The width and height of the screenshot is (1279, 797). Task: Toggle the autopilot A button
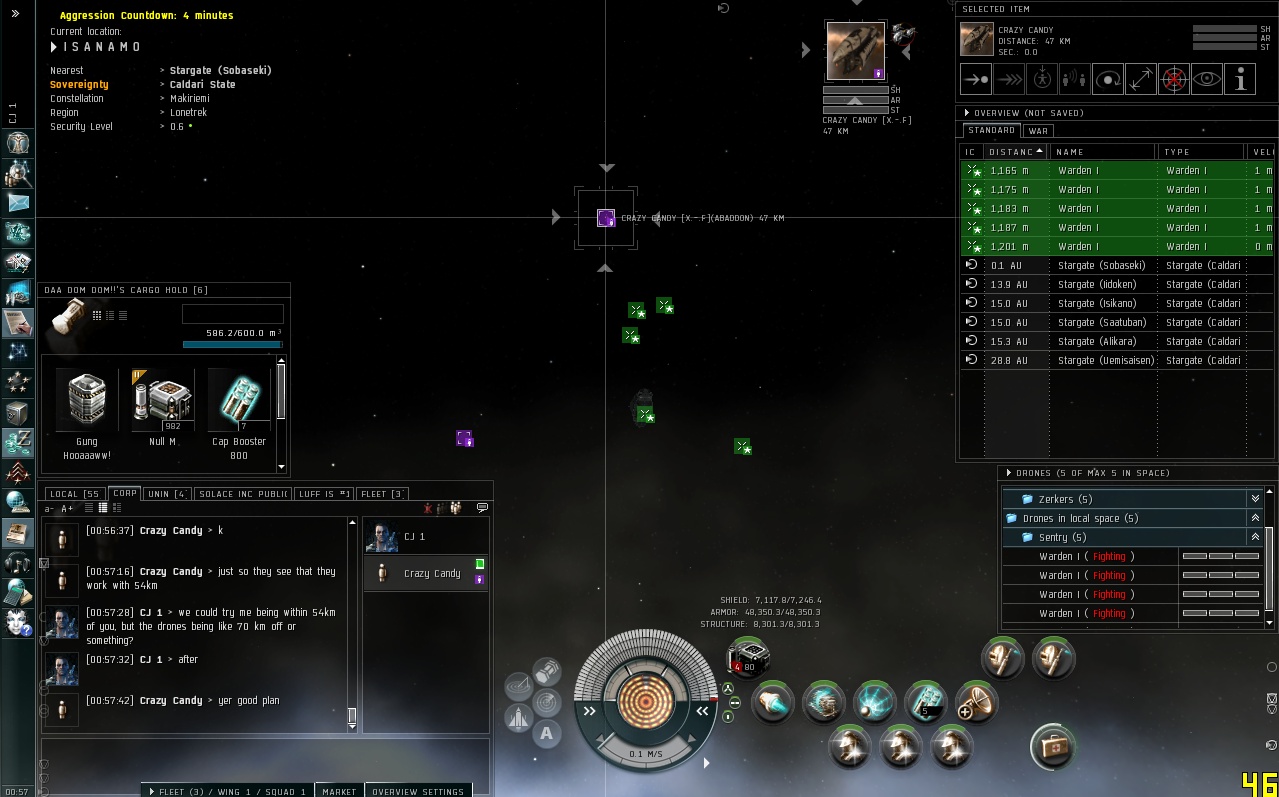[546, 733]
